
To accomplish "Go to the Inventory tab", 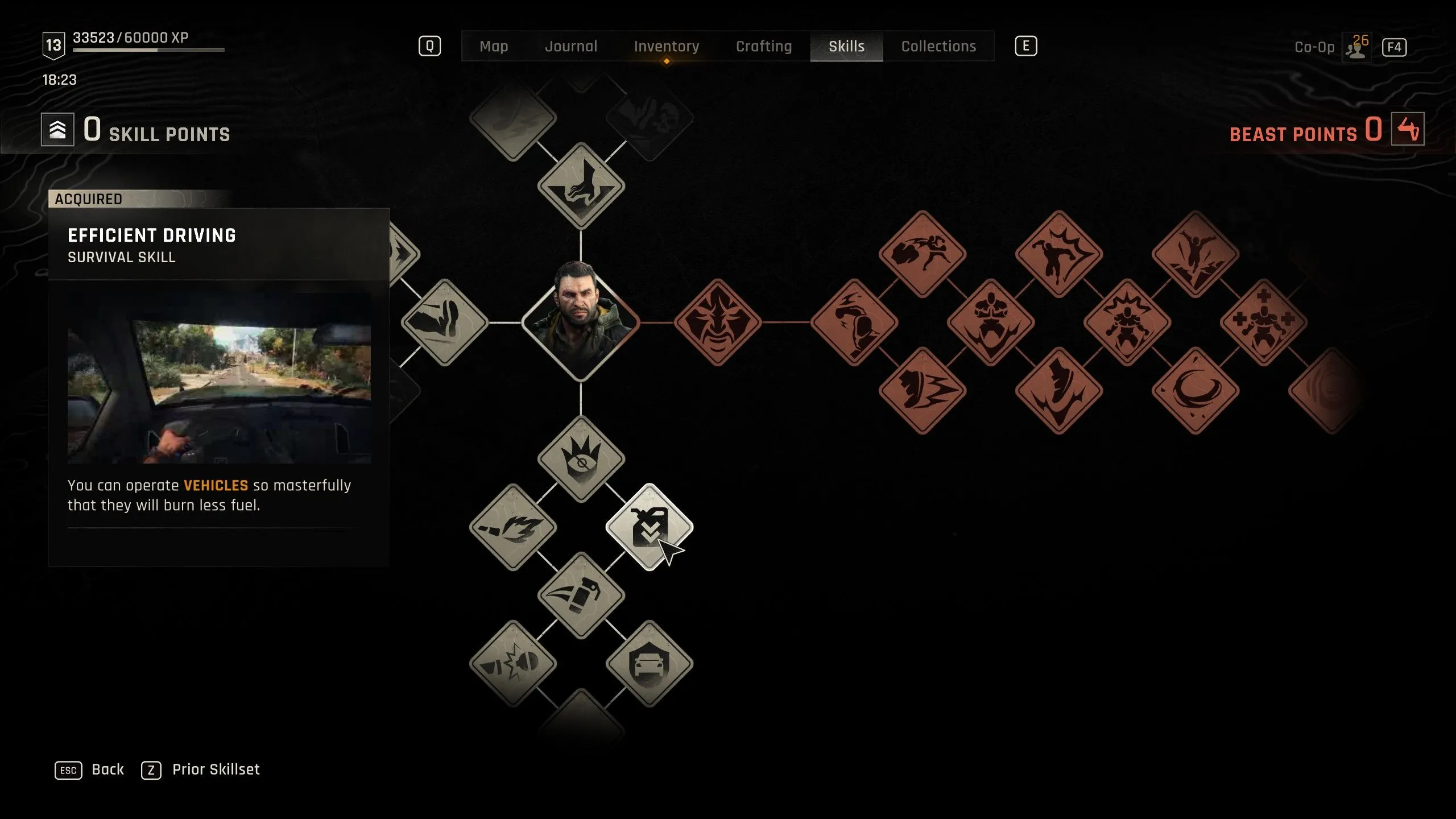I will [666, 47].
